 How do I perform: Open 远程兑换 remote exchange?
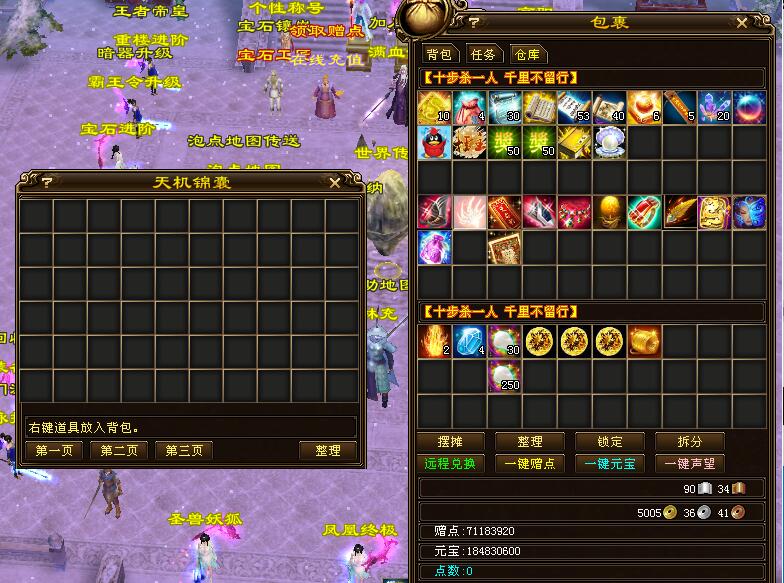[x=449, y=464]
